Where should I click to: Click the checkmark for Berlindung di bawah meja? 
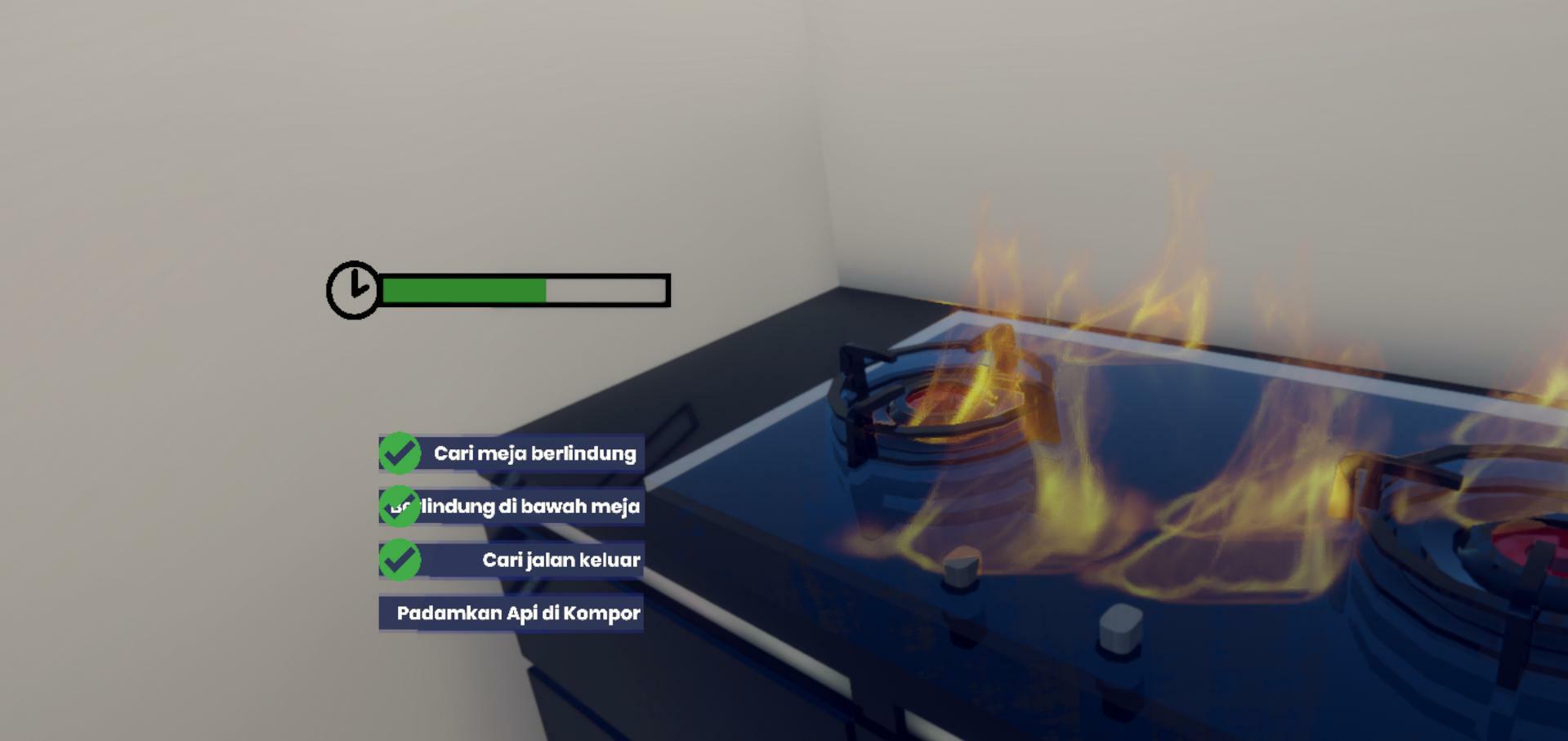[400, 506]
